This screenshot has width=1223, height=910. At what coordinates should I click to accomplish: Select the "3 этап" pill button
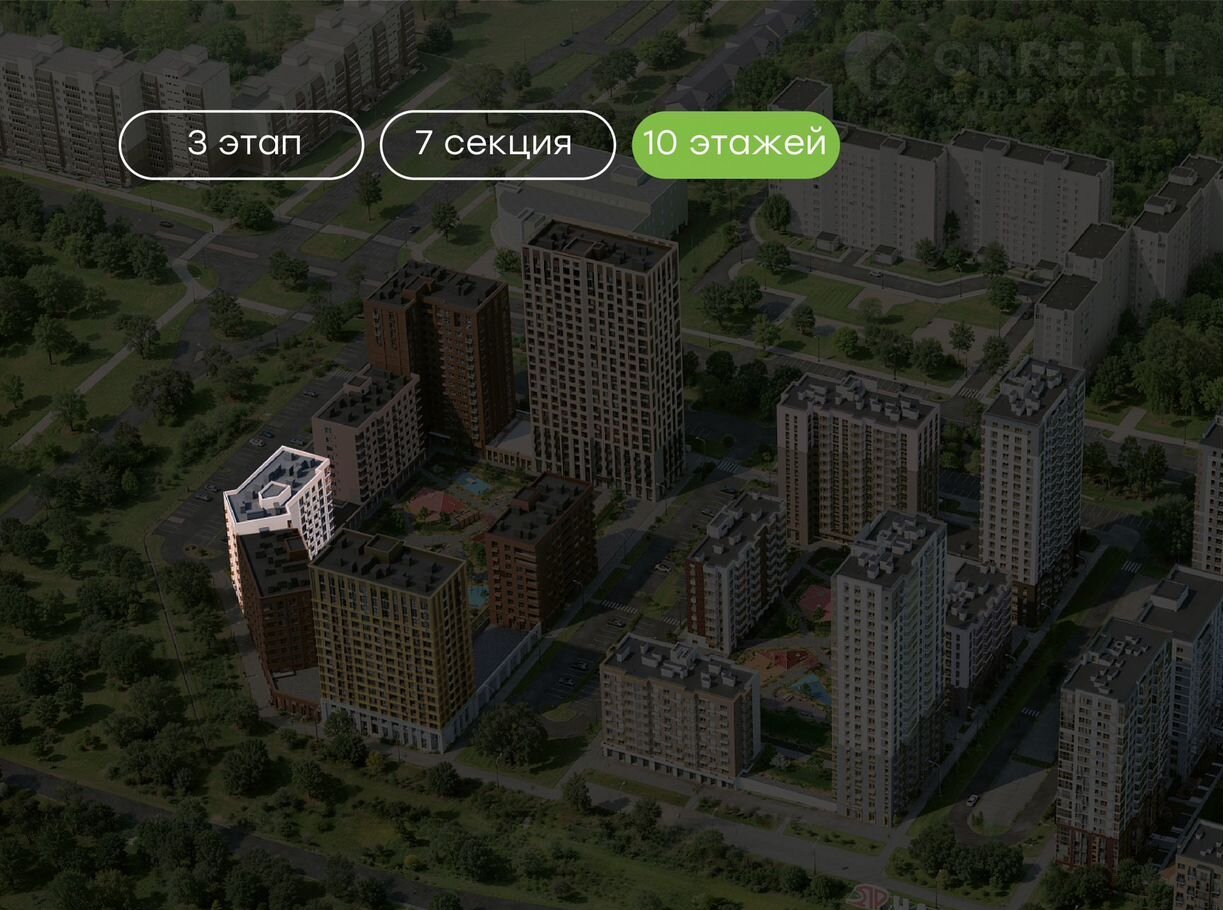(x=241, y=144)
